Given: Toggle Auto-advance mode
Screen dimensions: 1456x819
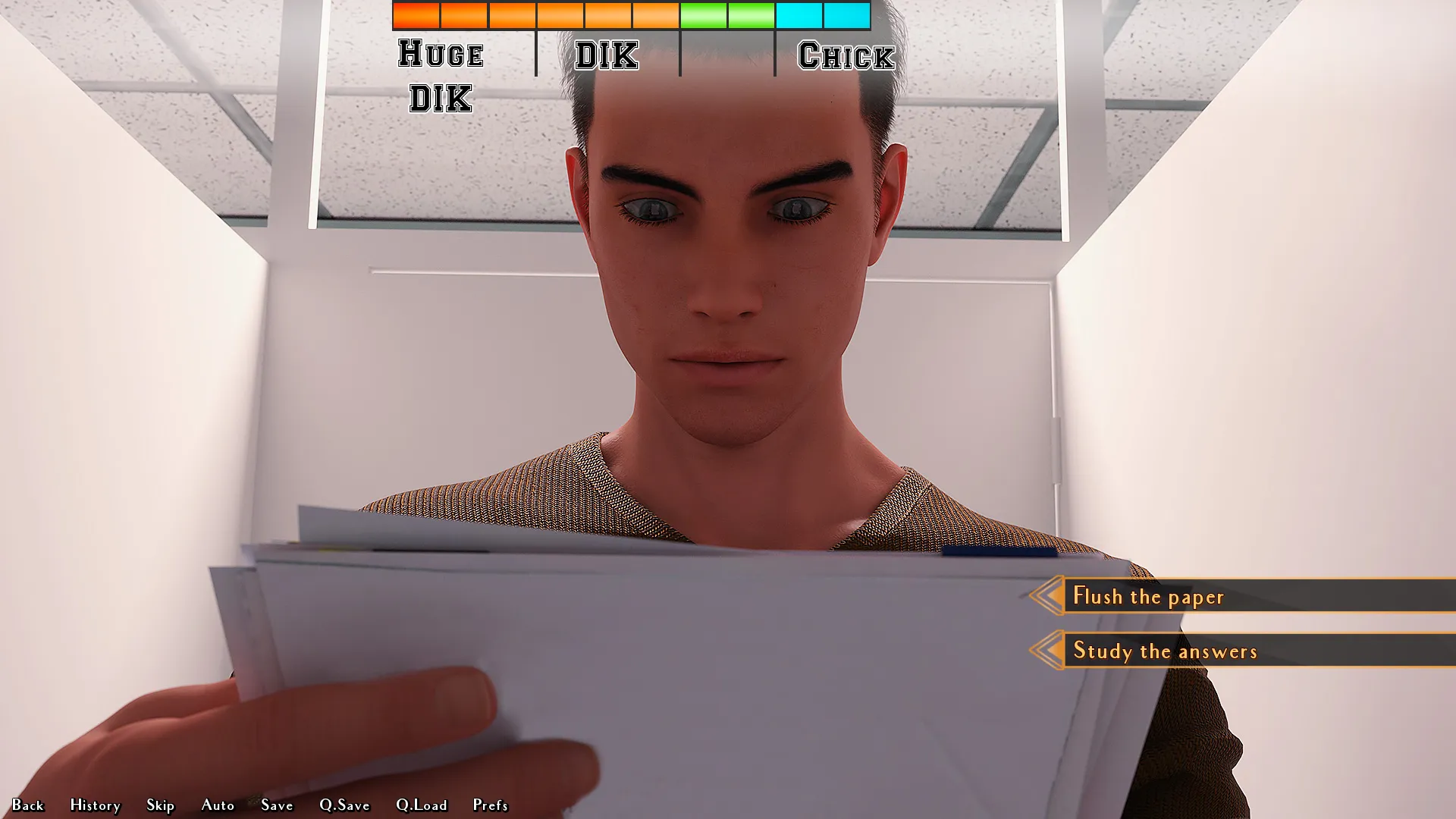Looking at the screenshot, I should (218, 805).
